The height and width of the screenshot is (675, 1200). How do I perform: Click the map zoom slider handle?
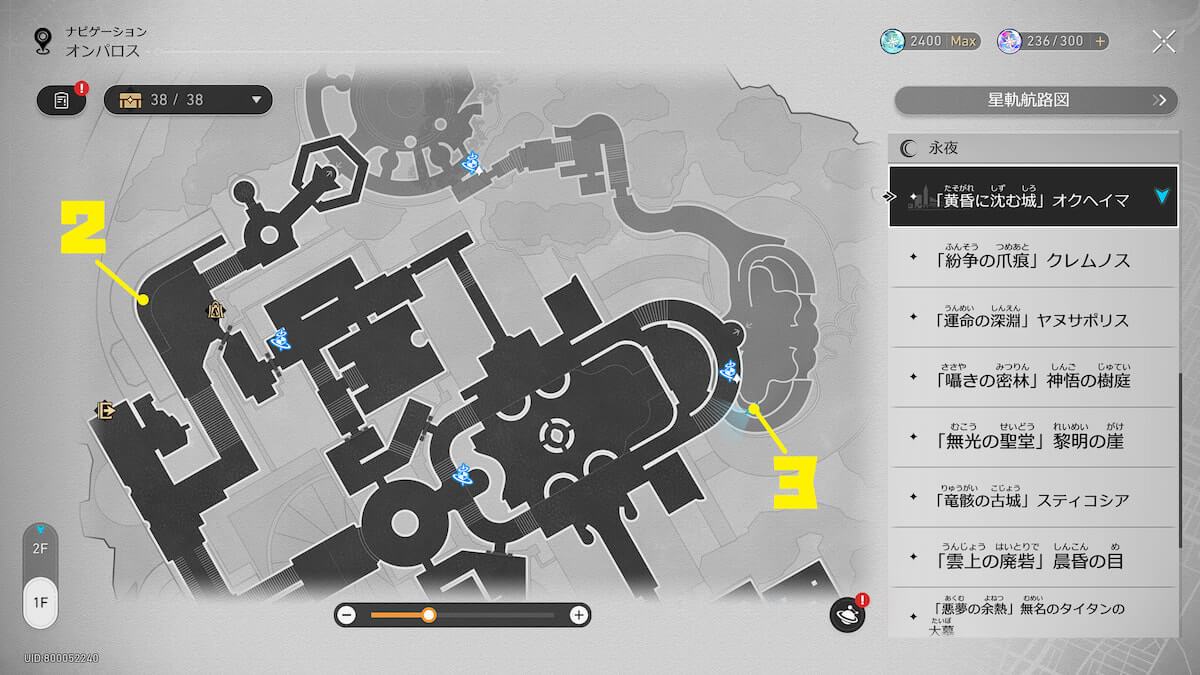click(x=428, y=615)
